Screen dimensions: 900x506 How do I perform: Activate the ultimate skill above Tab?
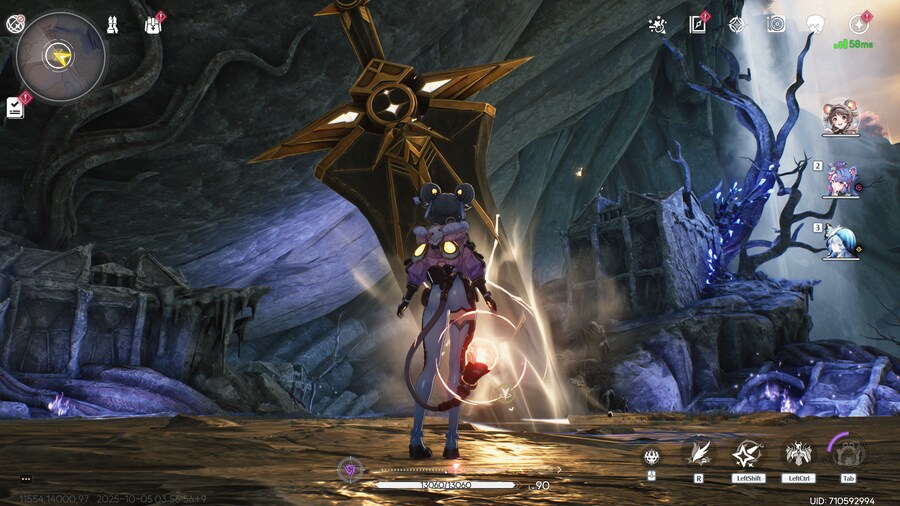click(x=848, y=453)
